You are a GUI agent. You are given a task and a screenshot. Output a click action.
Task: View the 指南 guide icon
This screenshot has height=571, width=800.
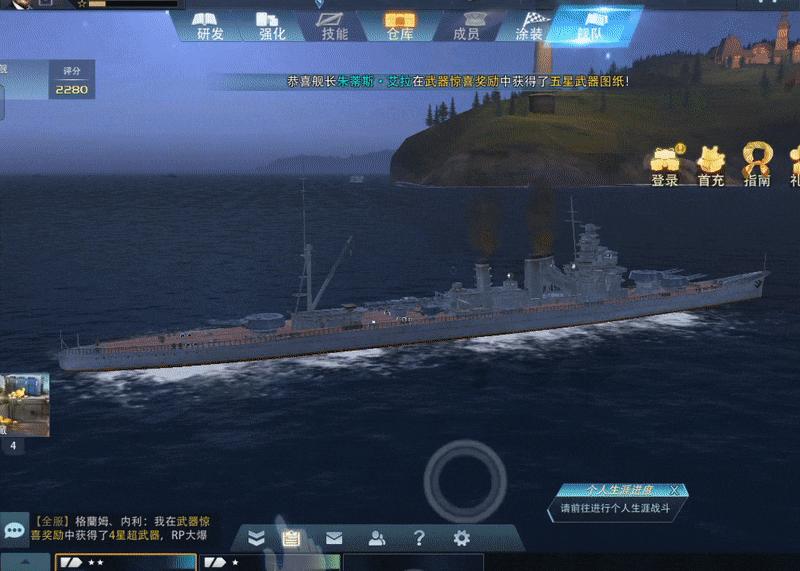coord(757,165)
